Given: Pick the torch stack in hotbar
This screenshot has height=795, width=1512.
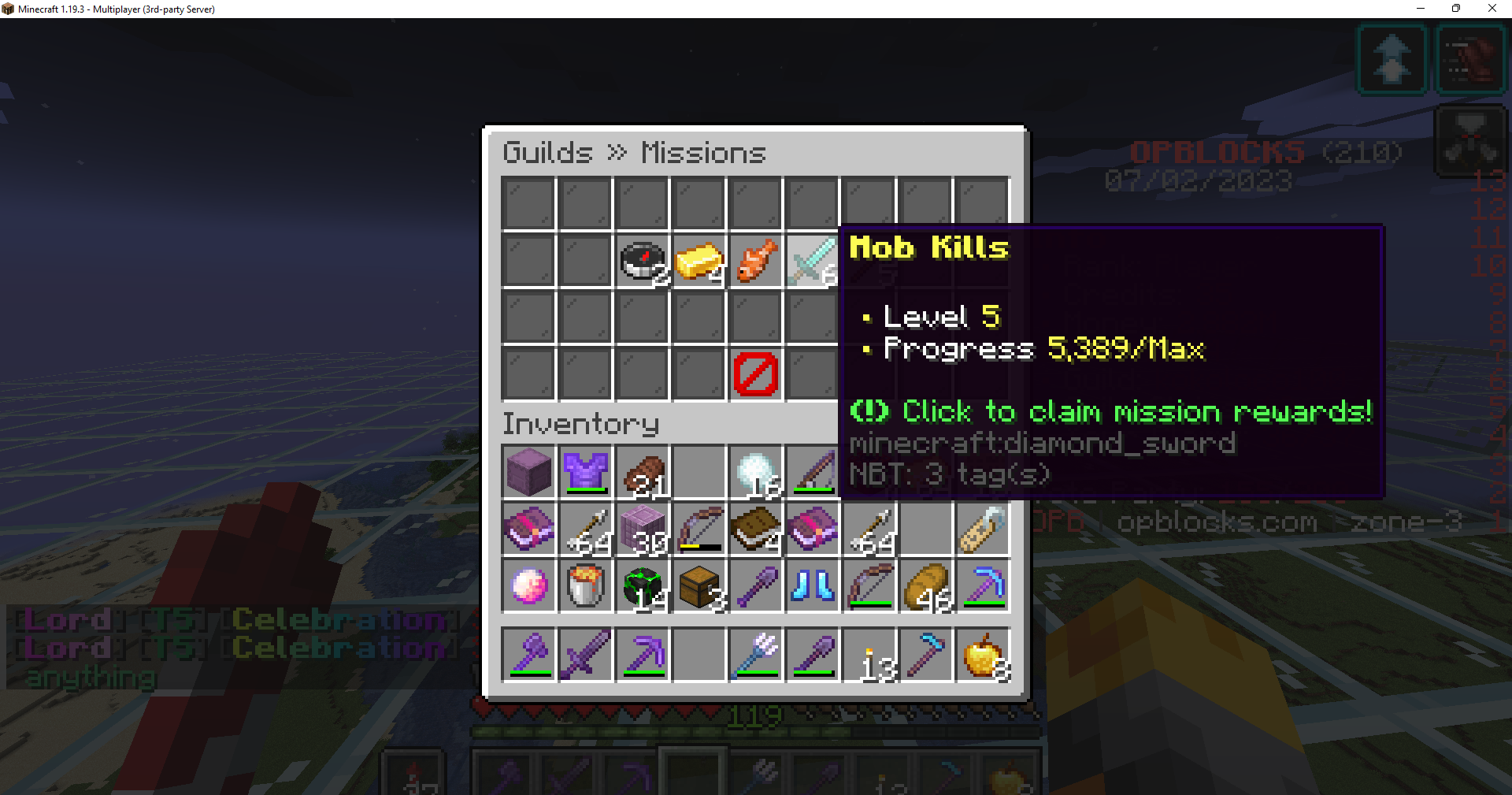Looking at the screenshot, I should click(869, 654).
